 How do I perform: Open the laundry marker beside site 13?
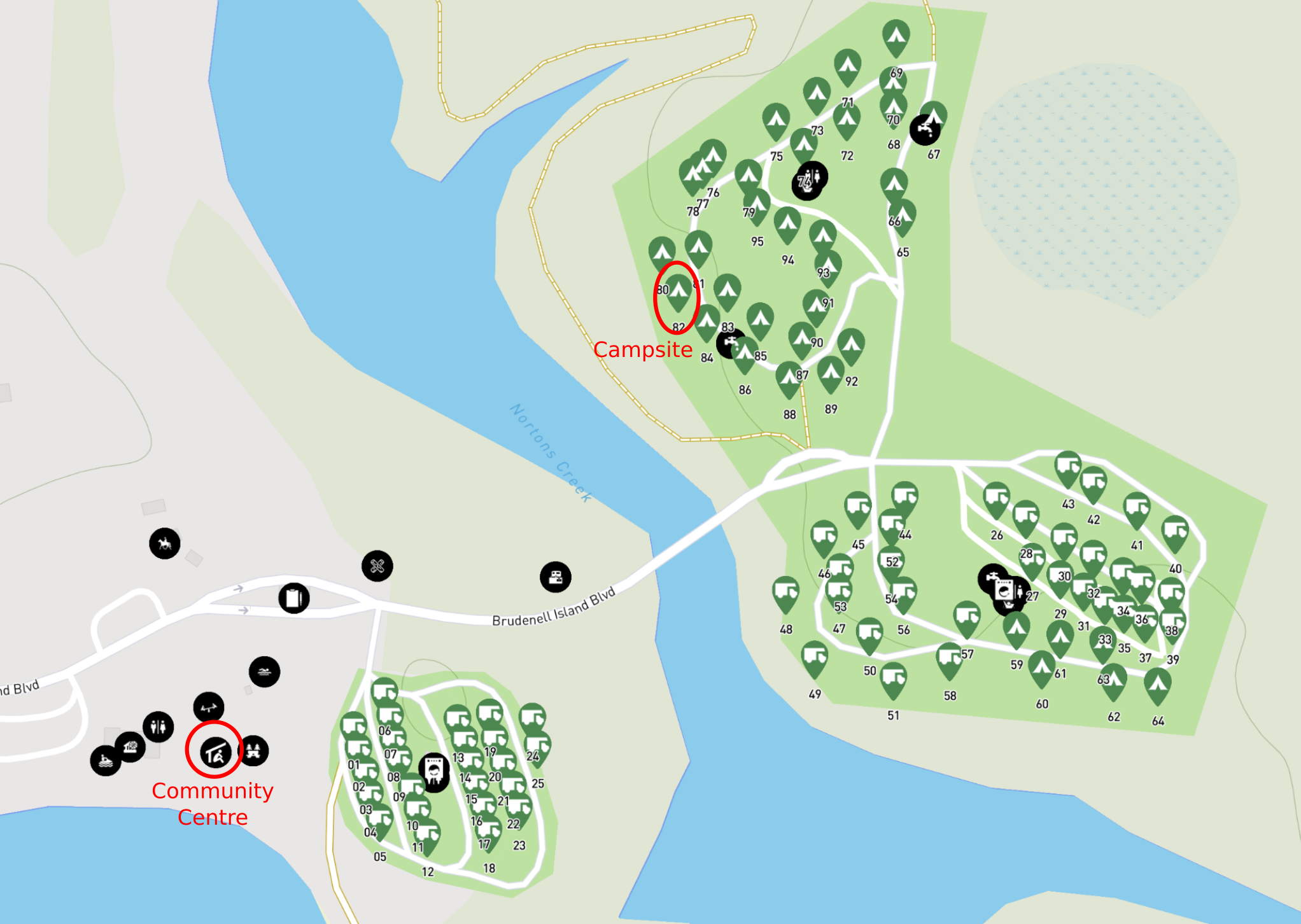pyautogui.click(x=434, y=772)
